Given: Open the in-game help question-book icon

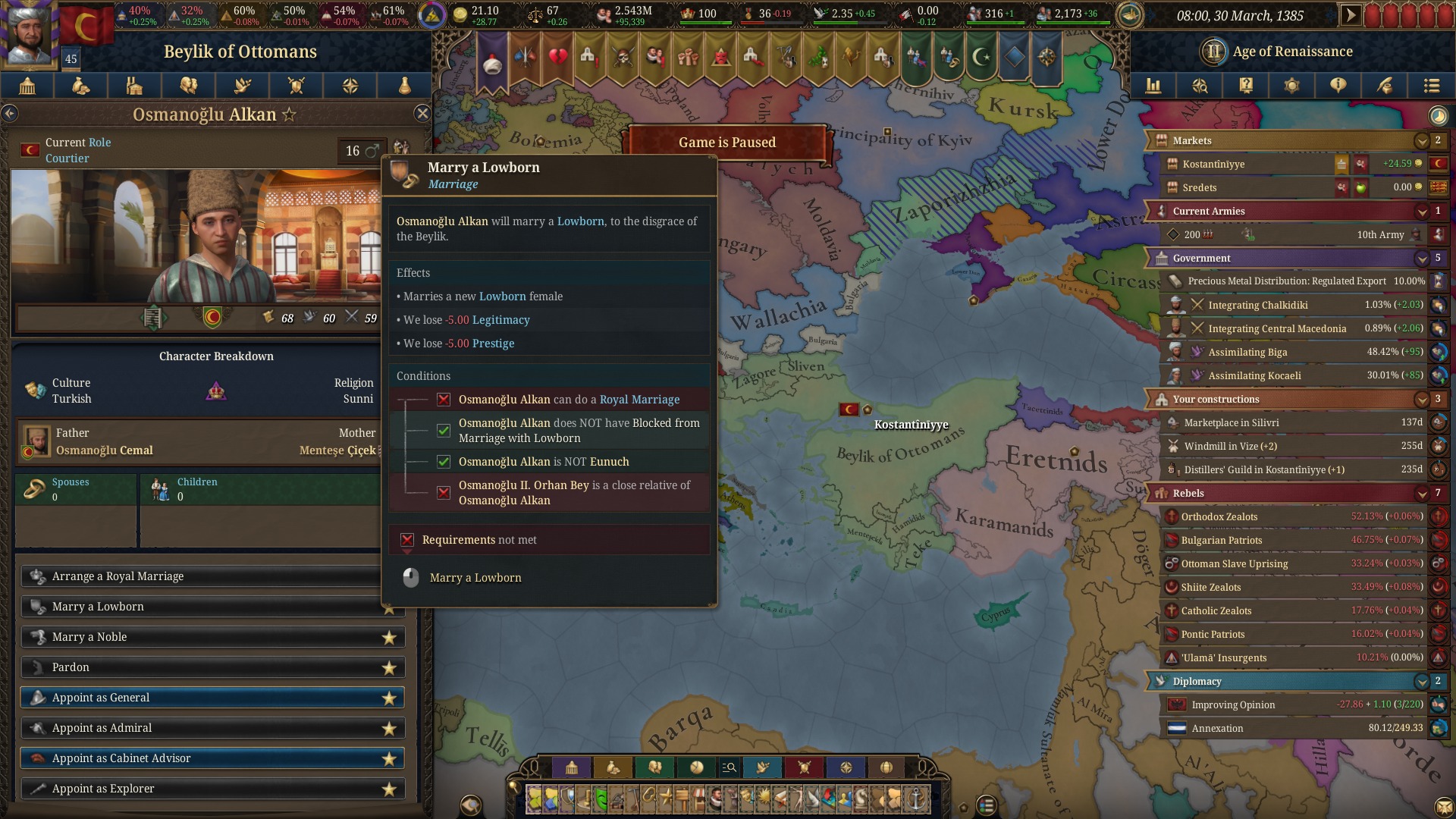Looking at the screenshot, I should 1246,86.
